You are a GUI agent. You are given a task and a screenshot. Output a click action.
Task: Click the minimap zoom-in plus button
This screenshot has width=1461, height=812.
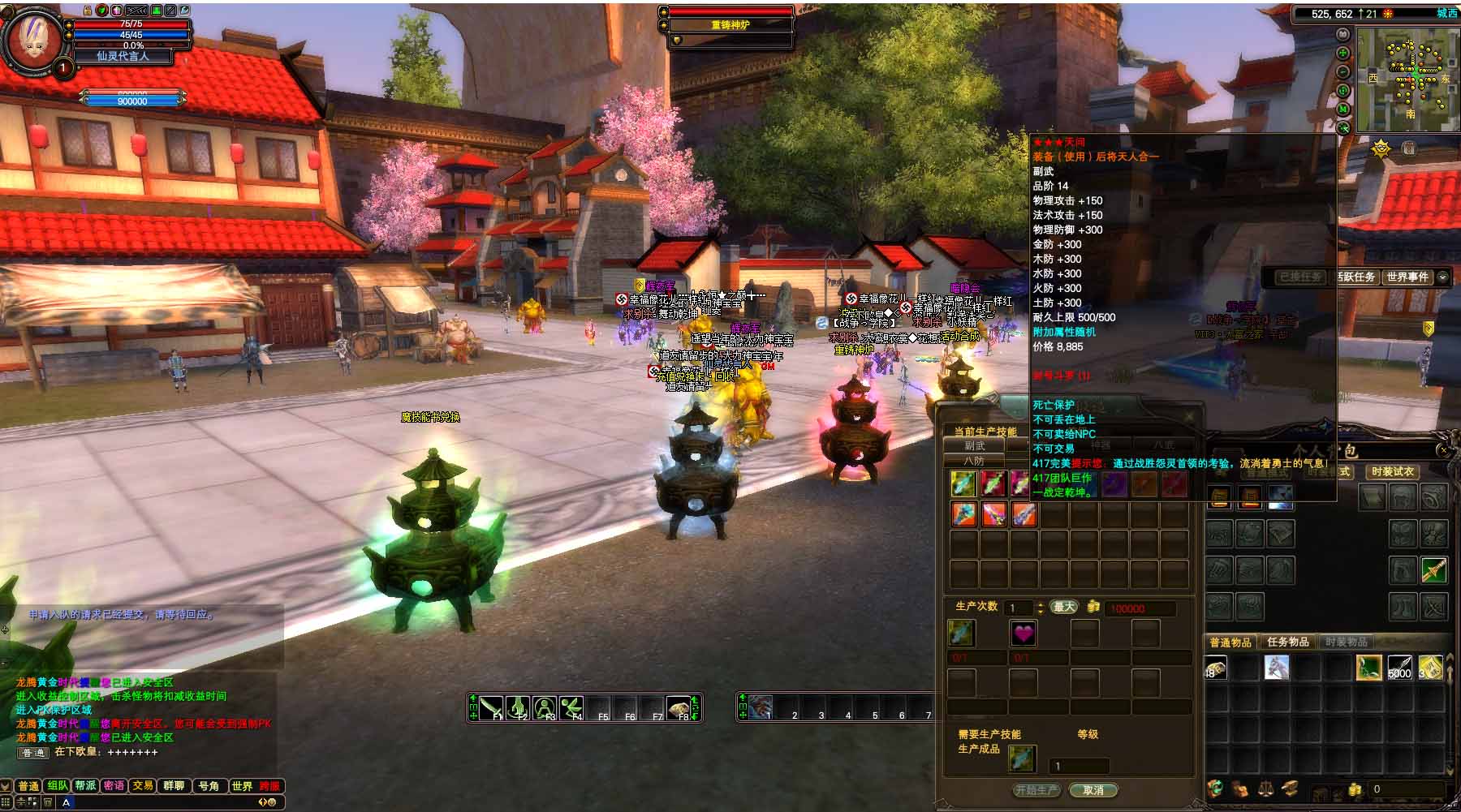(x=1343, y=53)
